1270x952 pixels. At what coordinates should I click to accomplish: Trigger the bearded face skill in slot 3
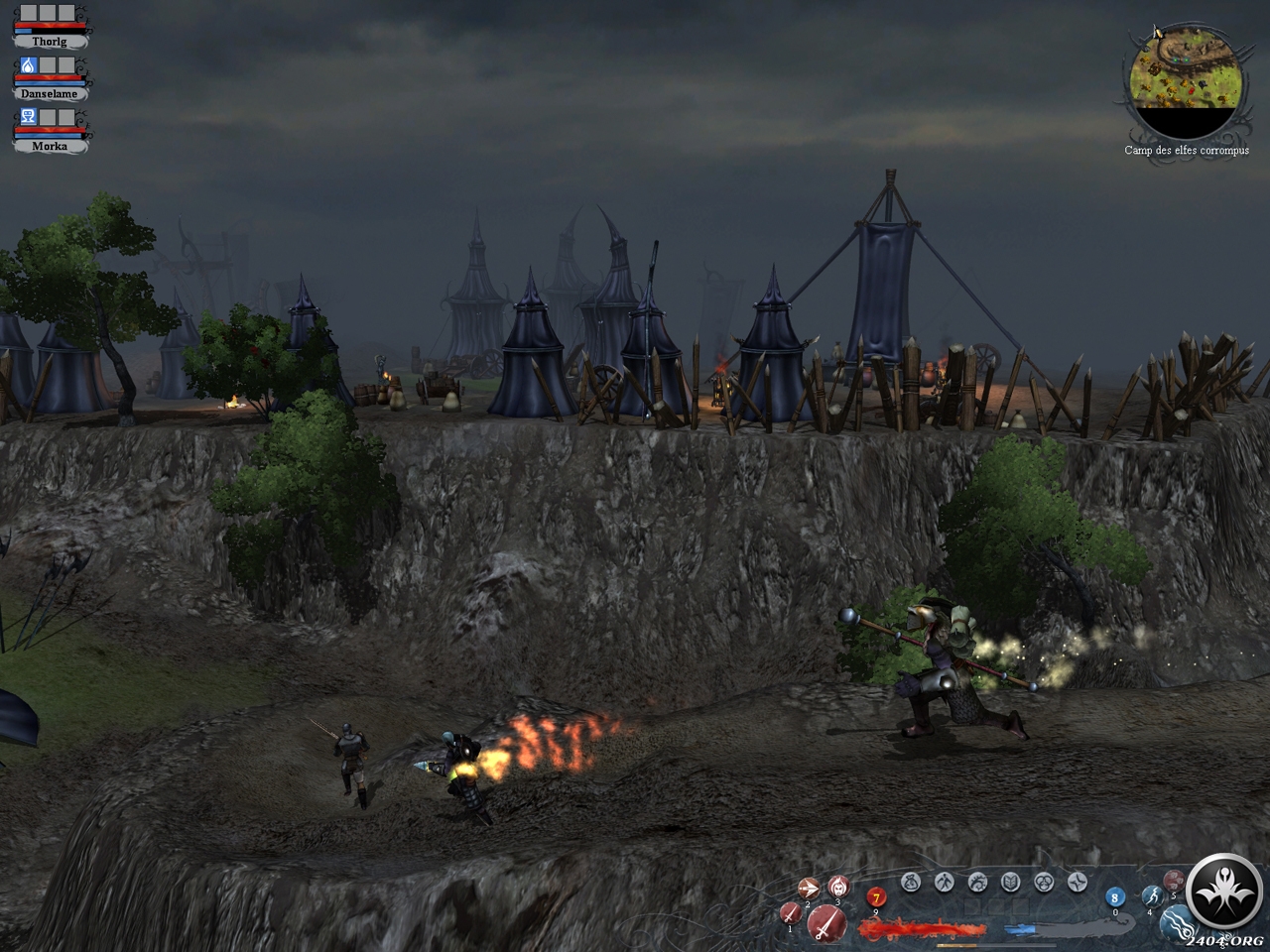tap(838, 887)
